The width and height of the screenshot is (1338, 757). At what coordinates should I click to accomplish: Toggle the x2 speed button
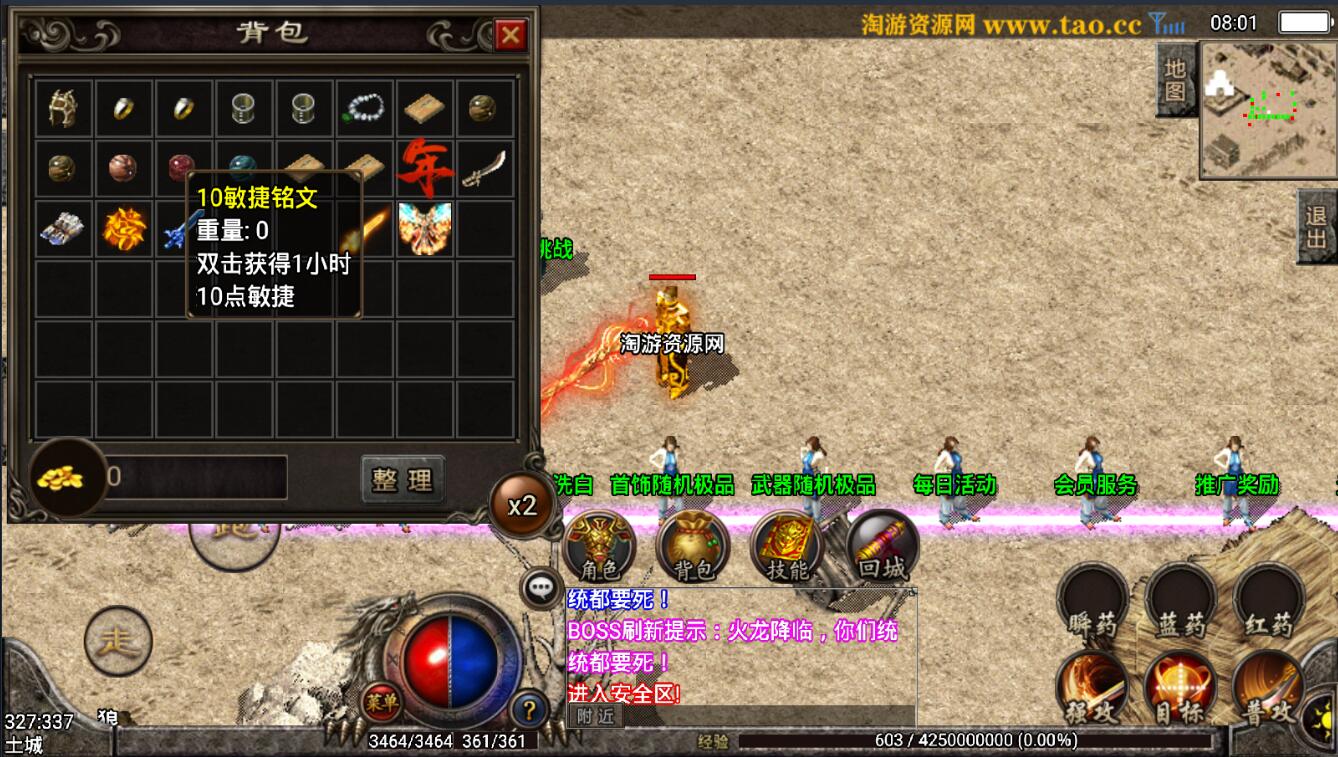pyautogui.click(x=522, y=505)
